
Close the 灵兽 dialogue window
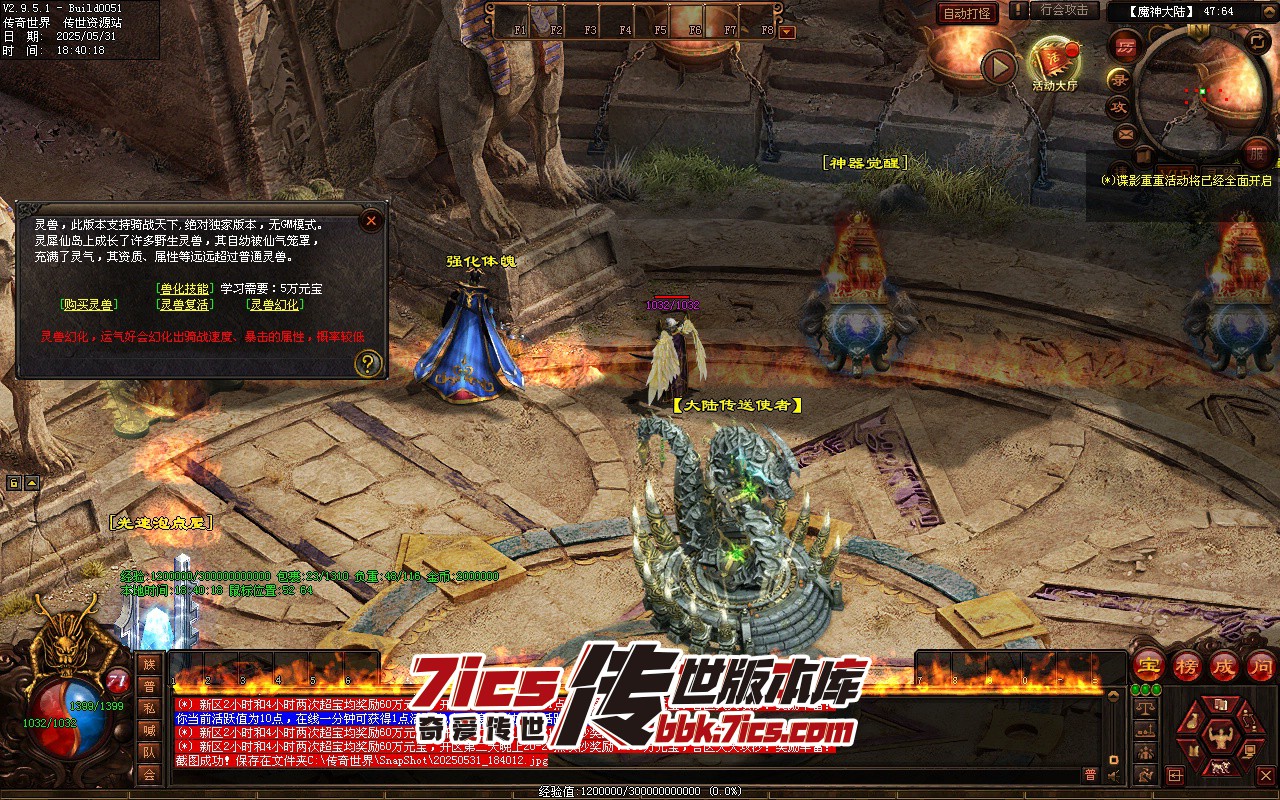pos(371,220)
